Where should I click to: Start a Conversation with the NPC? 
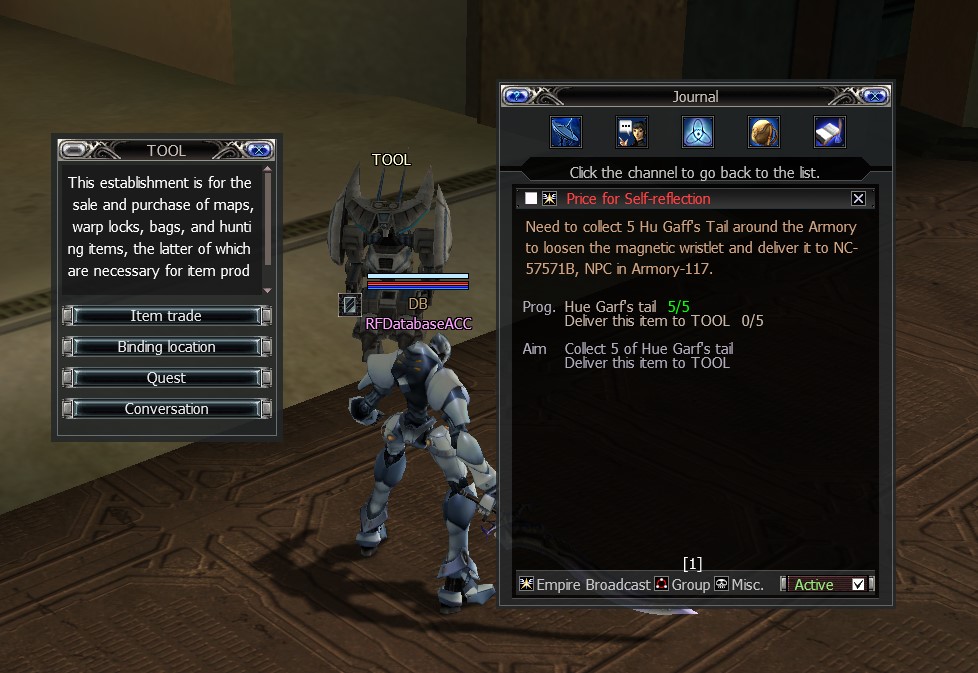click(x=166, y=409)
